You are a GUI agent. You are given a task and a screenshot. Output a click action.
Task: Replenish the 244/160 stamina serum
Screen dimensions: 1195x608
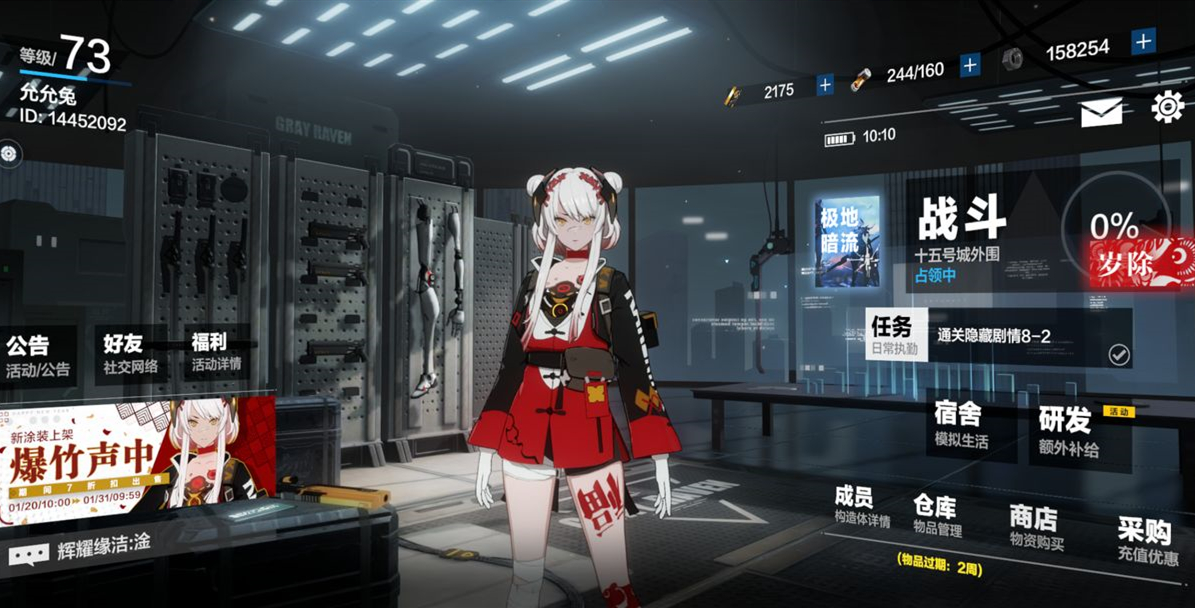(969, 66)
